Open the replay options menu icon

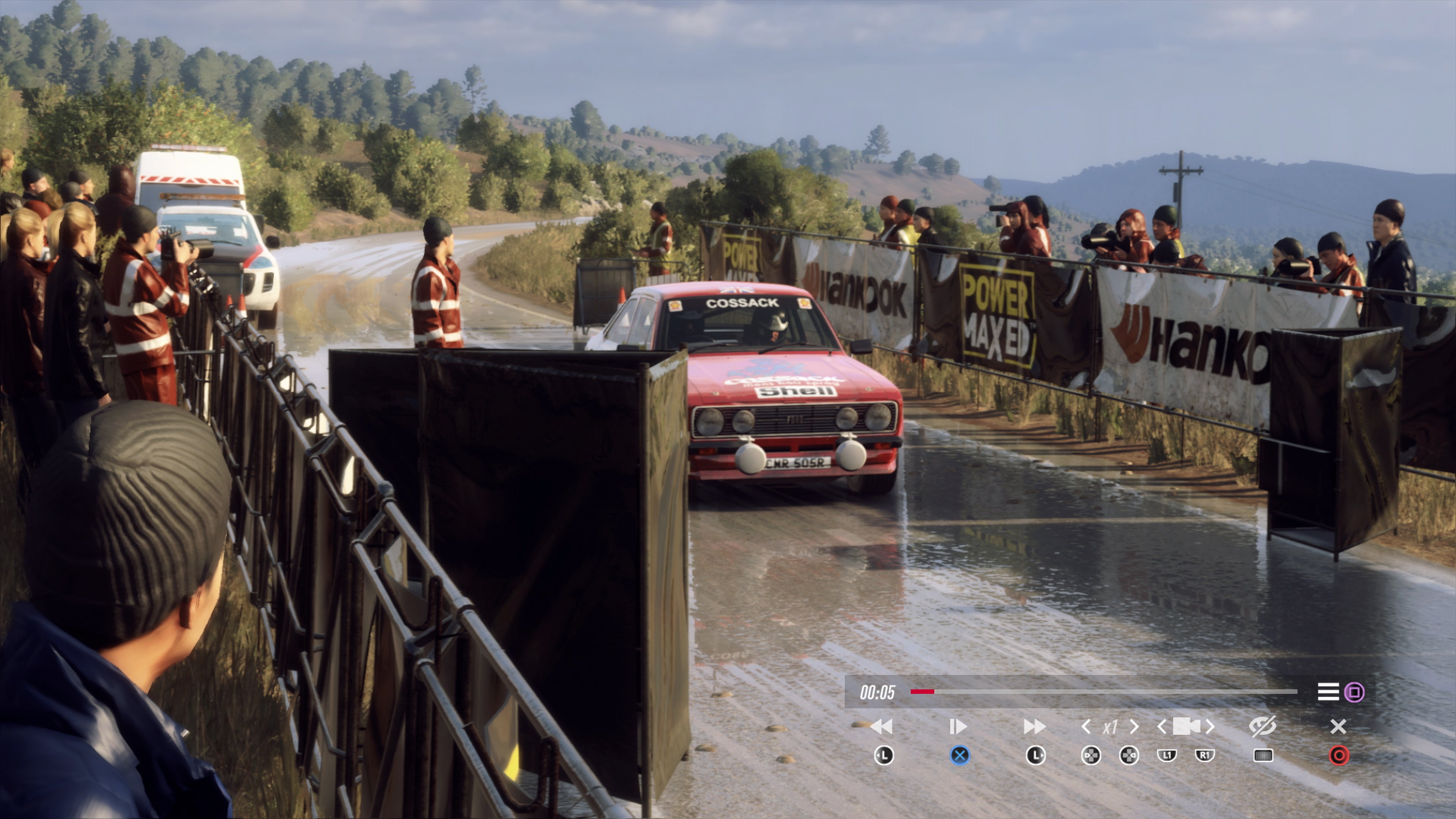[1328, 692]
